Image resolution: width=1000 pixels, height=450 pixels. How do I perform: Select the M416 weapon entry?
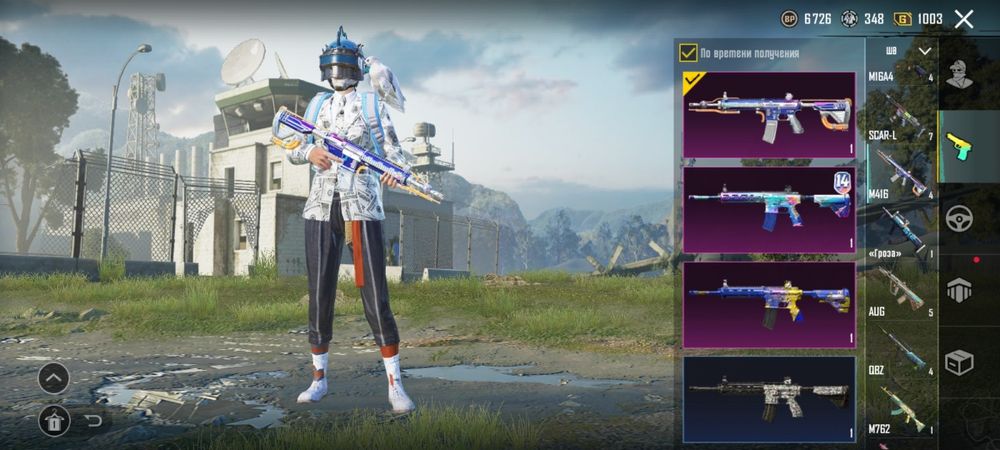(900, 208)
